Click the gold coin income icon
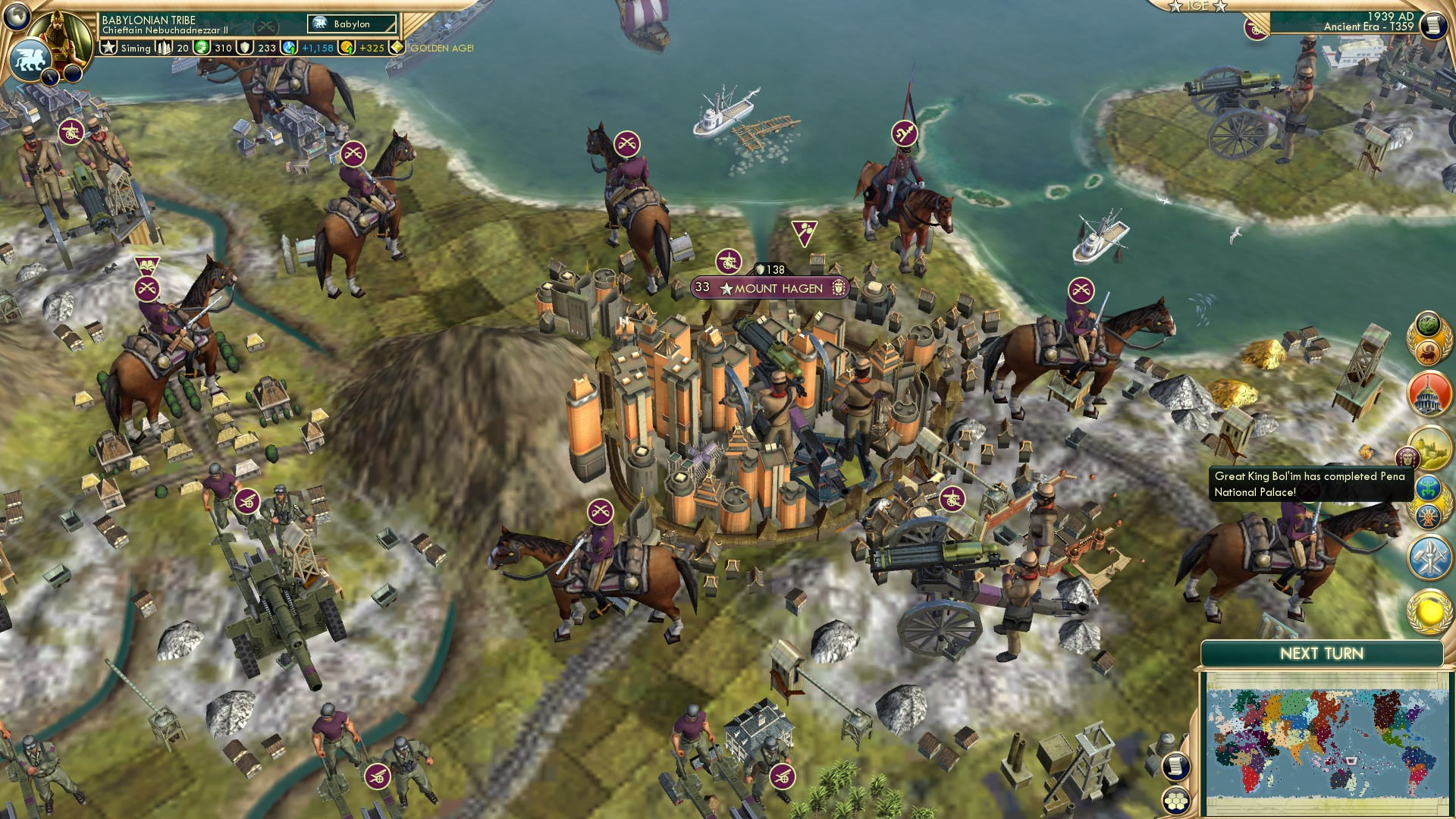Image resolution: width=1456 pixels, height=819 pixels. pos(347,48)
